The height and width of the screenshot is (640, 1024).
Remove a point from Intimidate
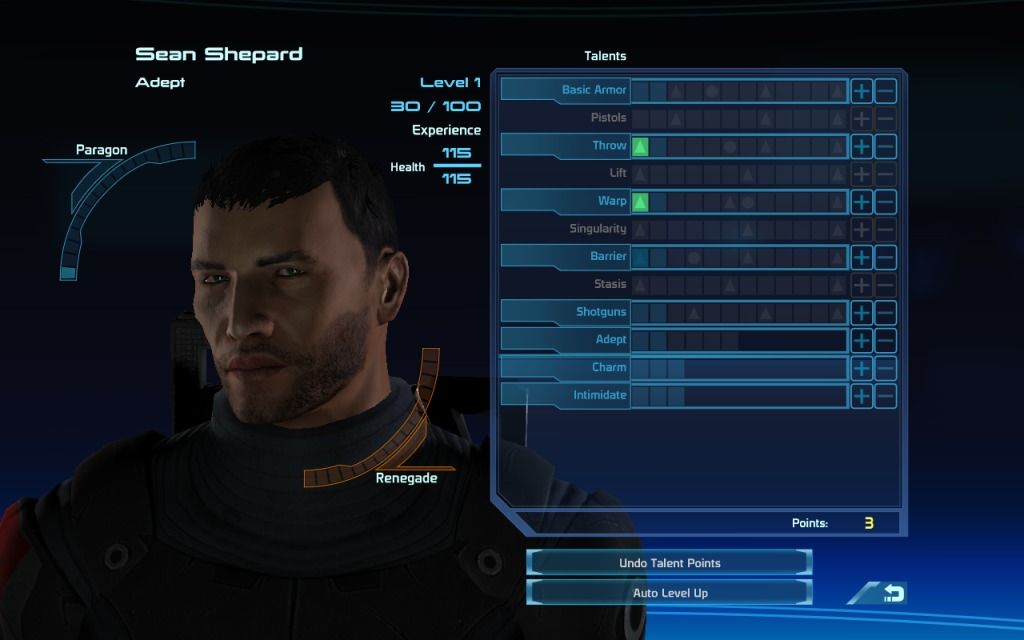885,396
